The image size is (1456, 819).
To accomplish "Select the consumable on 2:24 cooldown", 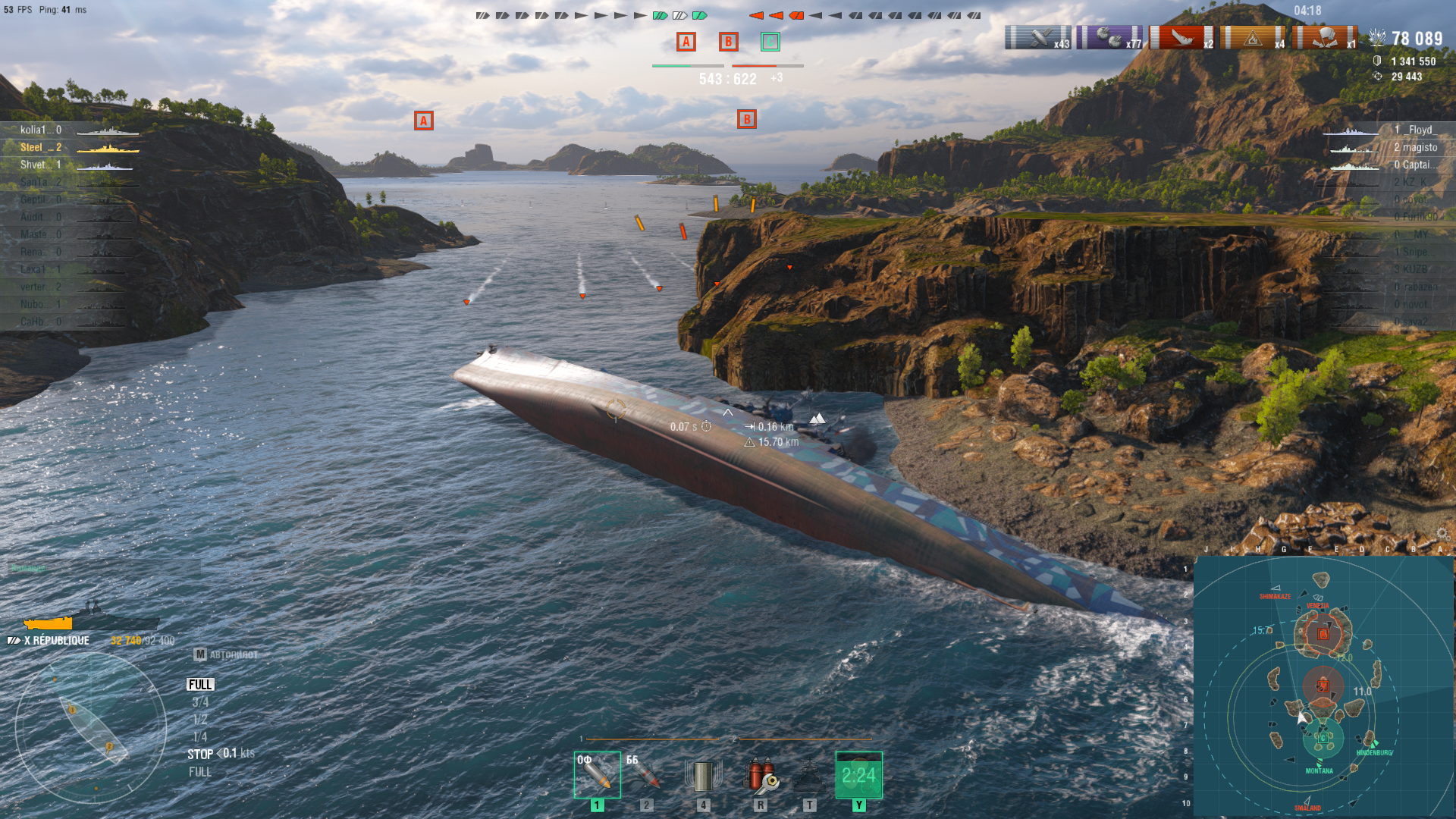I will (x=858, y=775).
